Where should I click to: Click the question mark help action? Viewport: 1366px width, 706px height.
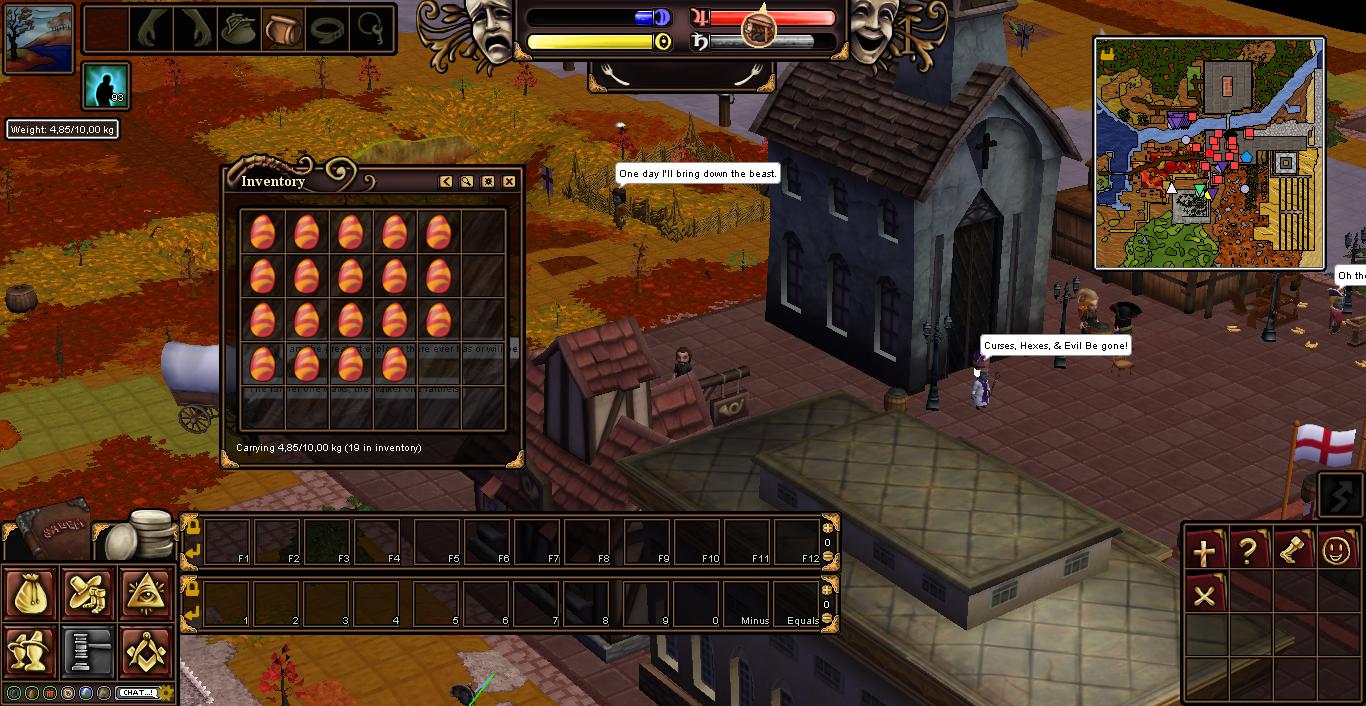(x=1249, y=551)
